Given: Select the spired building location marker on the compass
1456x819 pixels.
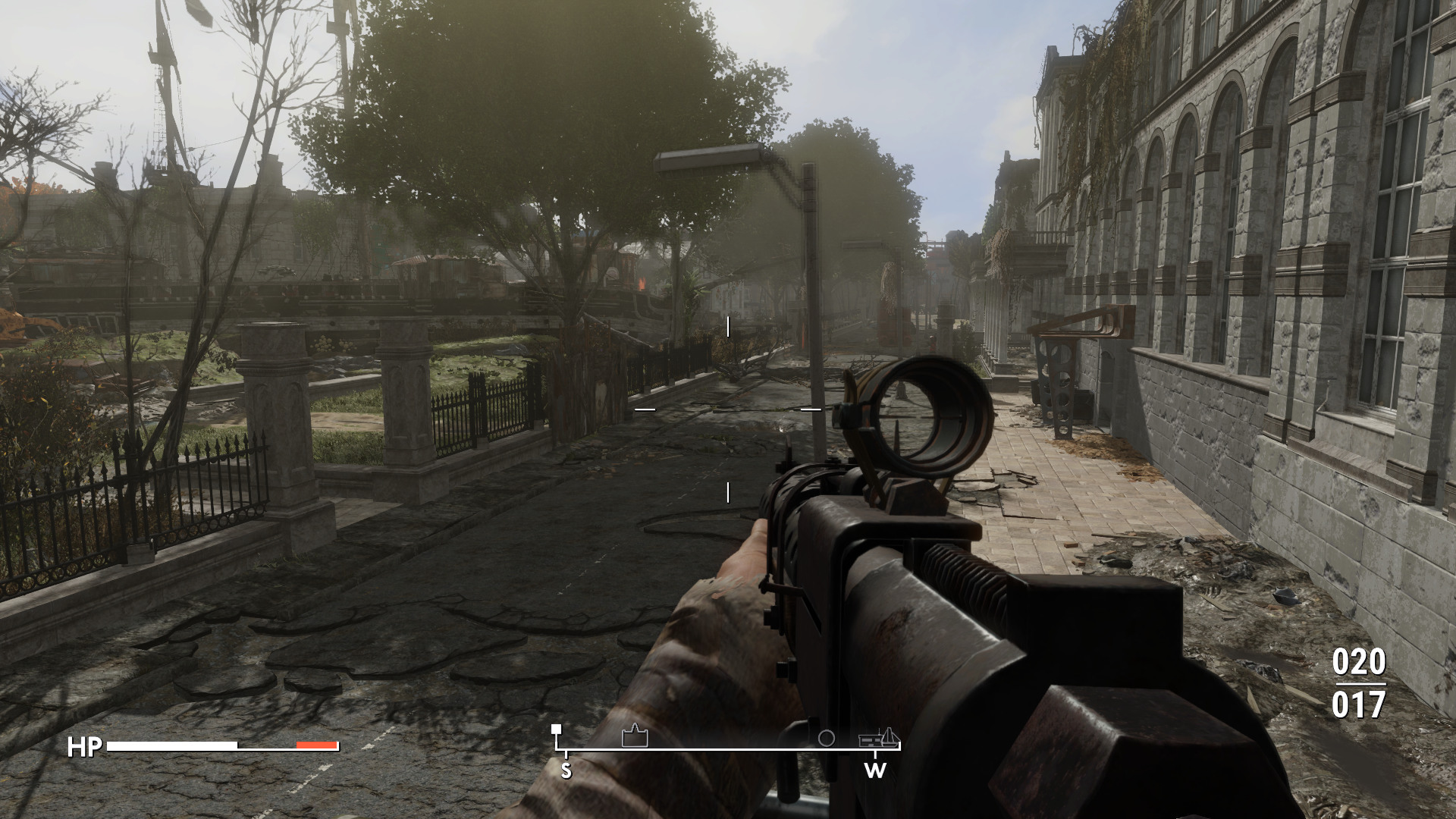Looking at the screenshot, I should point(635,736).
